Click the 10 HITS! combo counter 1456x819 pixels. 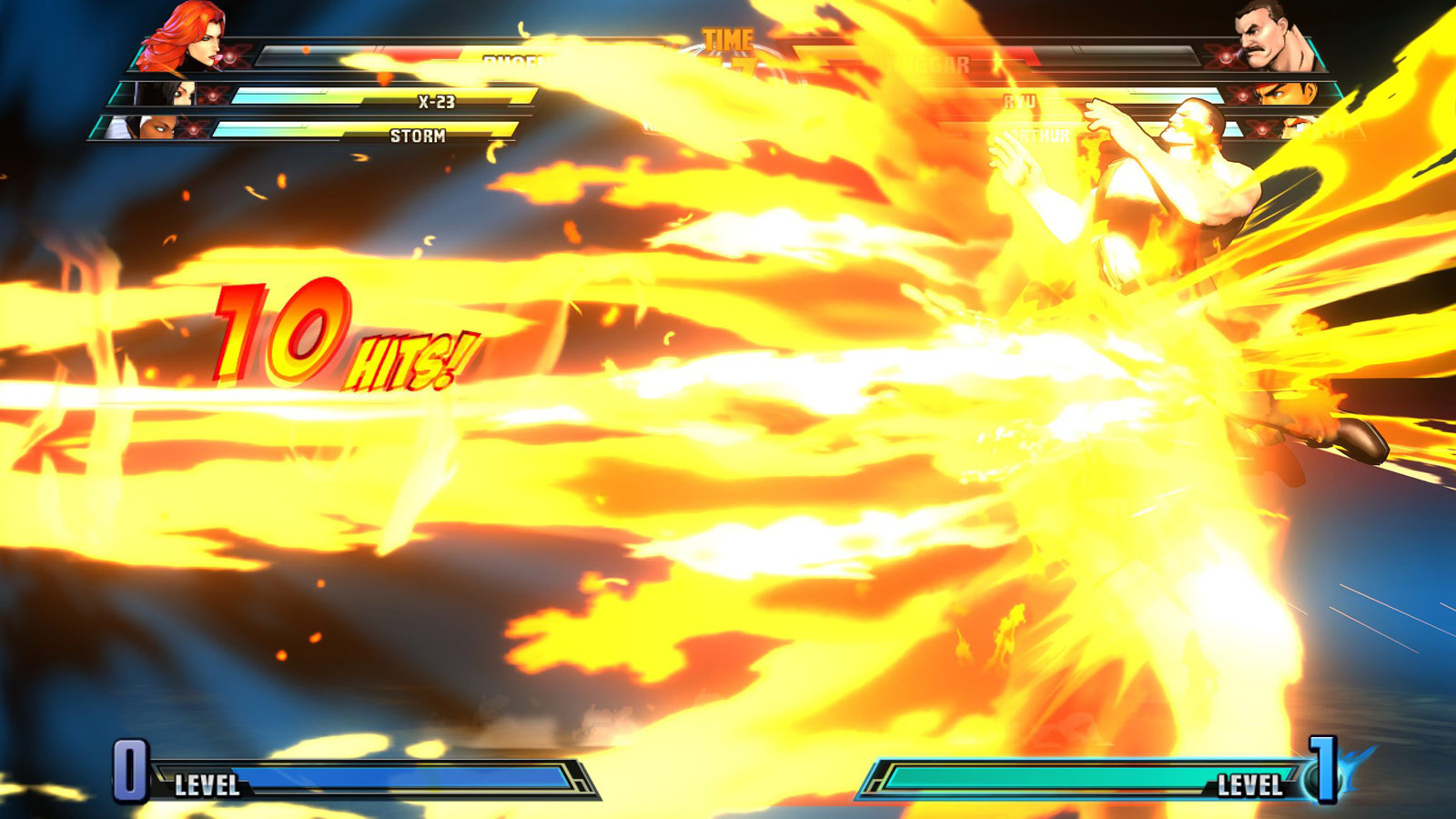point(337,337)
